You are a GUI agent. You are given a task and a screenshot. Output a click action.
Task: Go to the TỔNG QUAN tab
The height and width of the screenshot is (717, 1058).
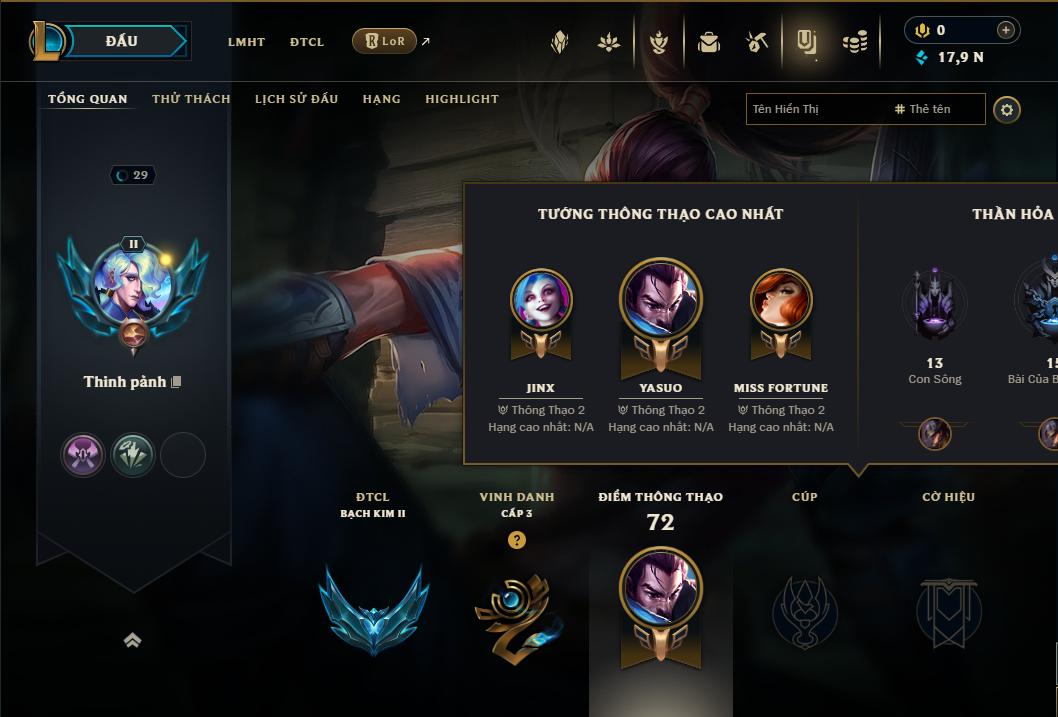tap(88, 99)
